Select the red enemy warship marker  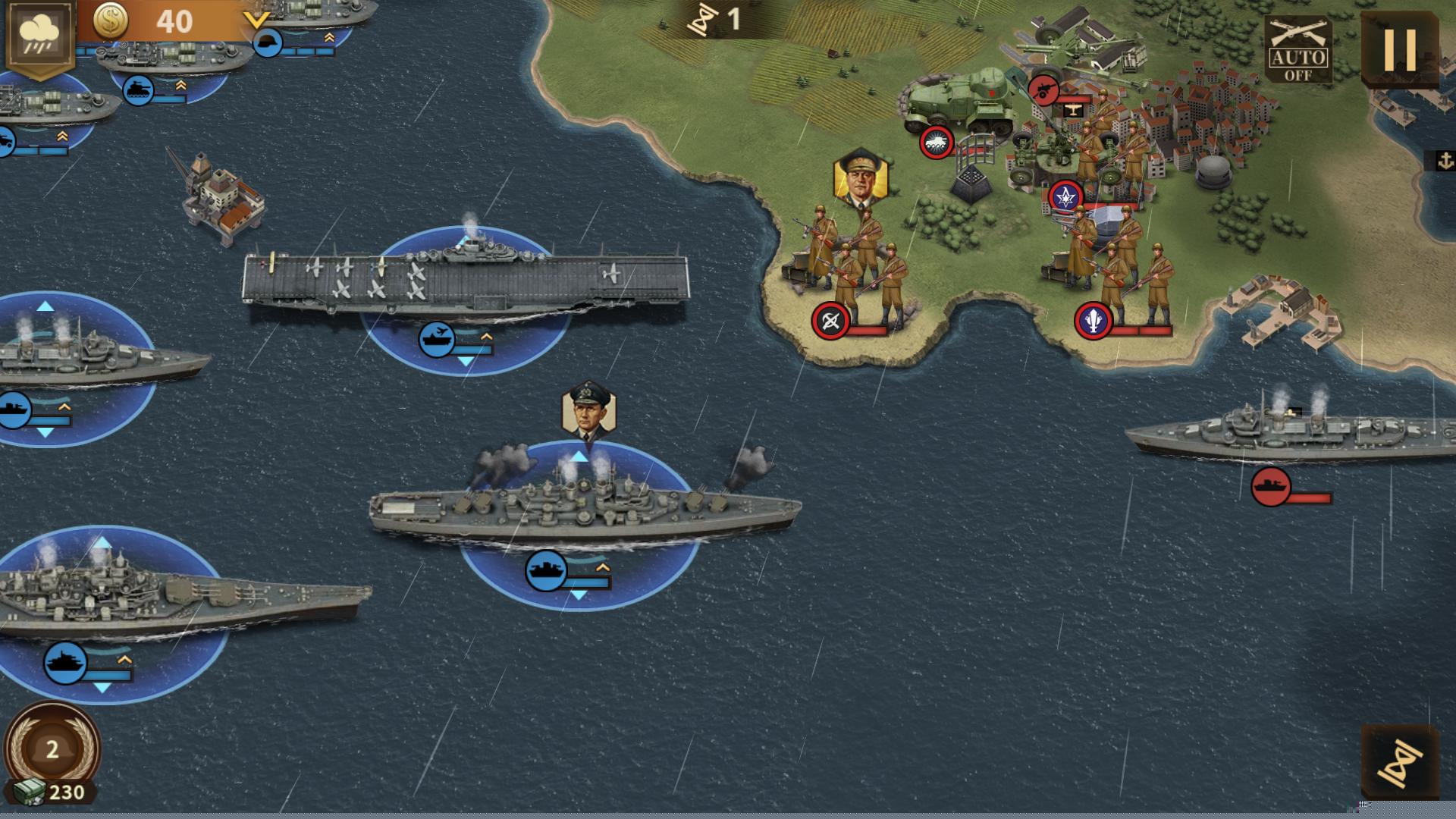1271,486
